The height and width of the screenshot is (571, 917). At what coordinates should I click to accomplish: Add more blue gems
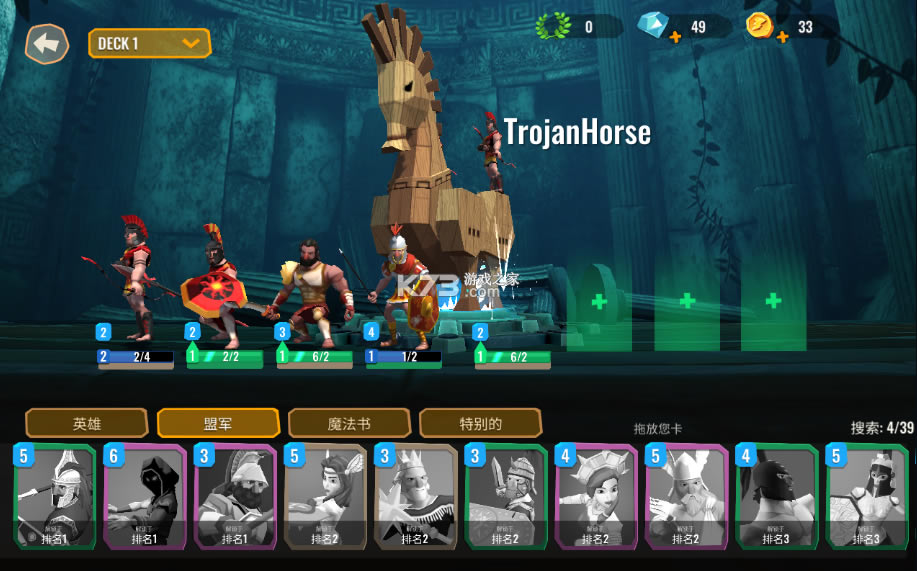(675, 38)
